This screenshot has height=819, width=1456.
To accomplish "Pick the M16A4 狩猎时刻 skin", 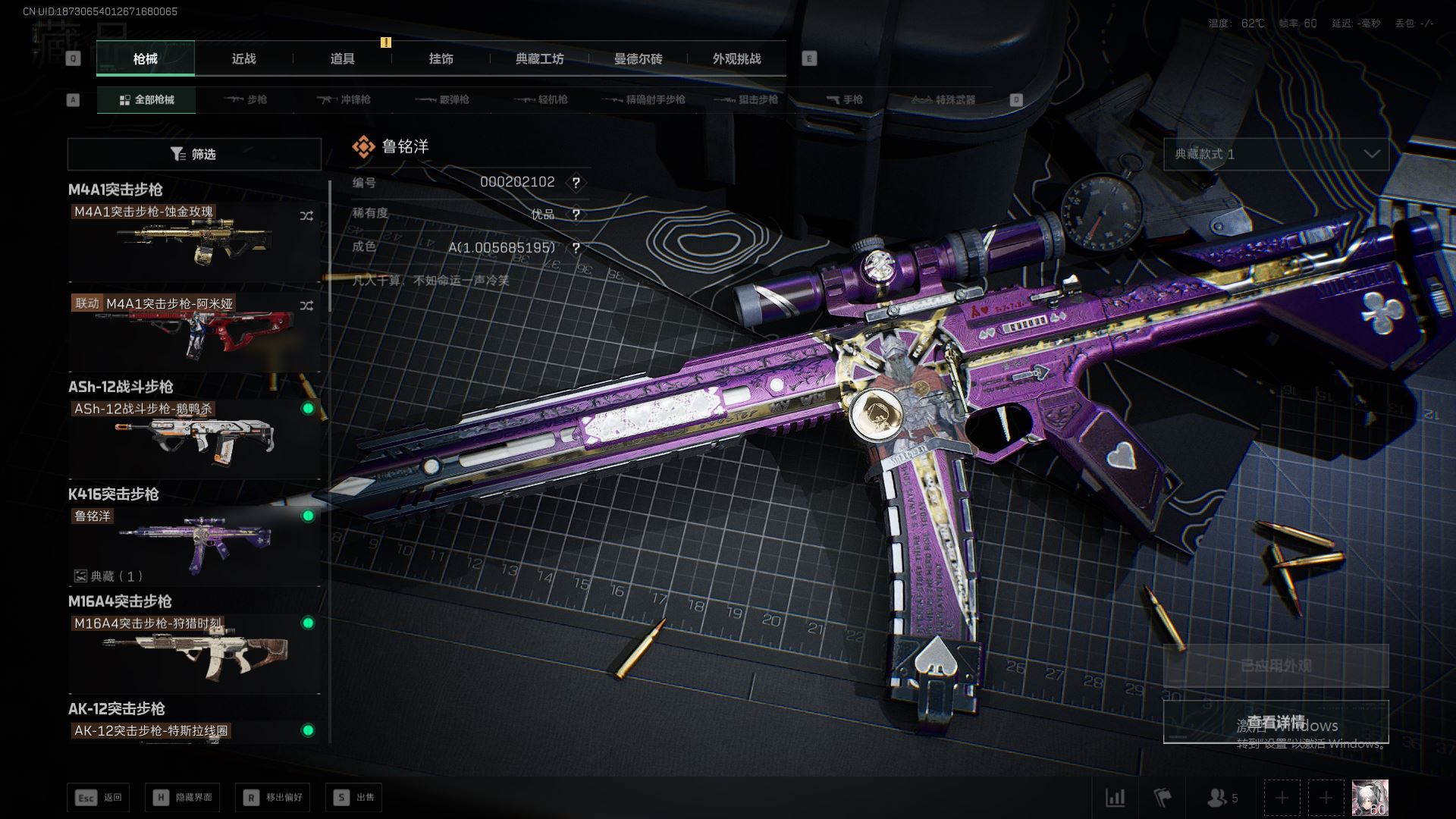I will 194,651.
